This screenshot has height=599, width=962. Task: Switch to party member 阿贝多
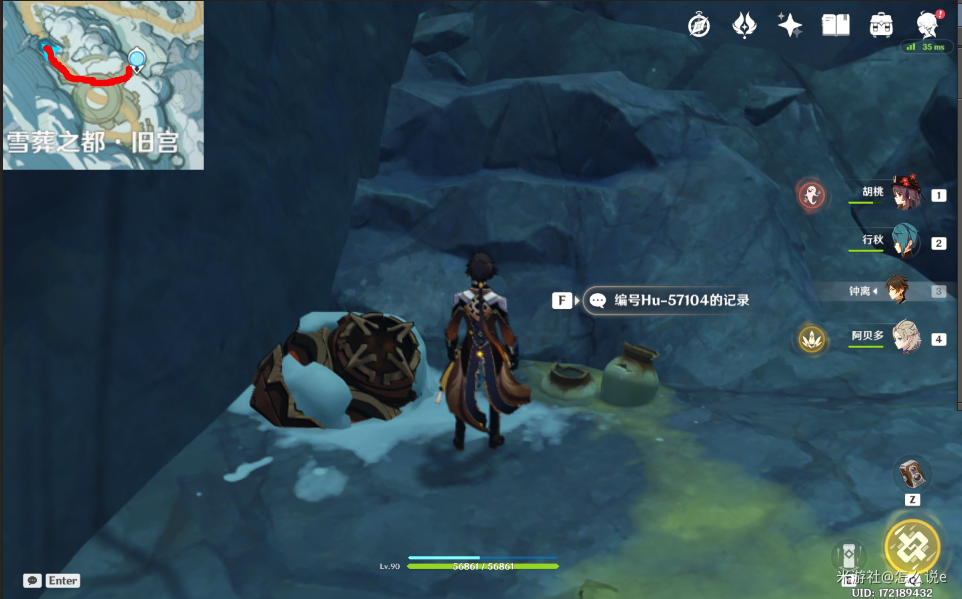905,338
